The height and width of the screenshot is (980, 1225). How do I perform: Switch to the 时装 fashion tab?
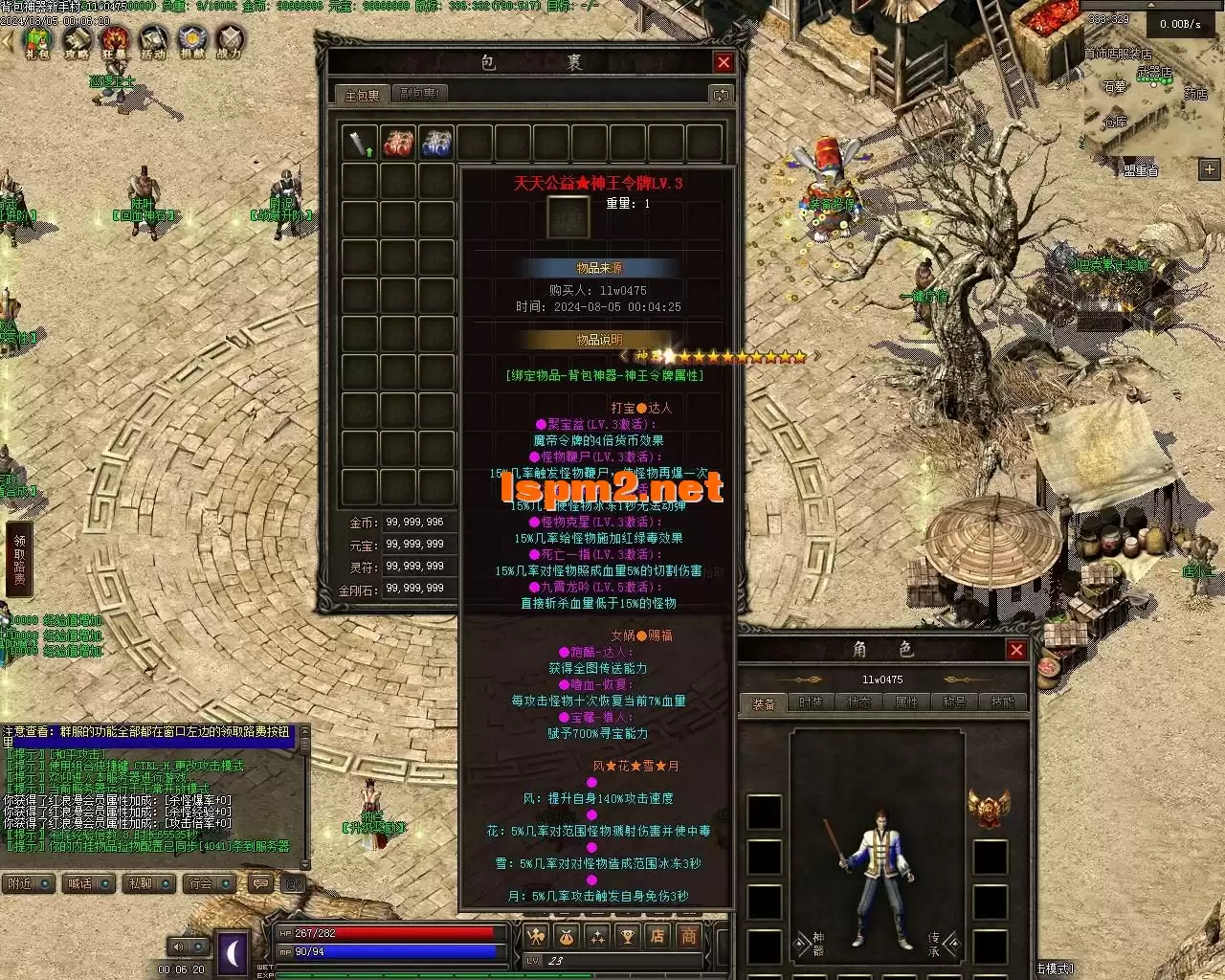pos(811,702)
